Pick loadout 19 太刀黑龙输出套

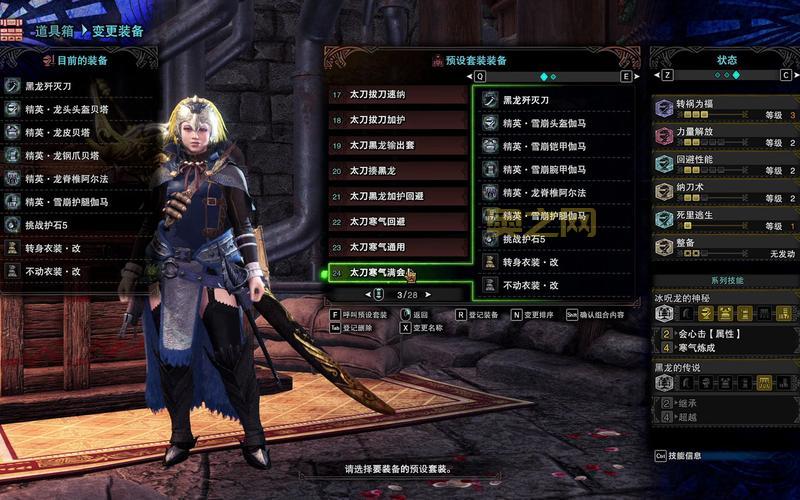click(x=398, y=145)
